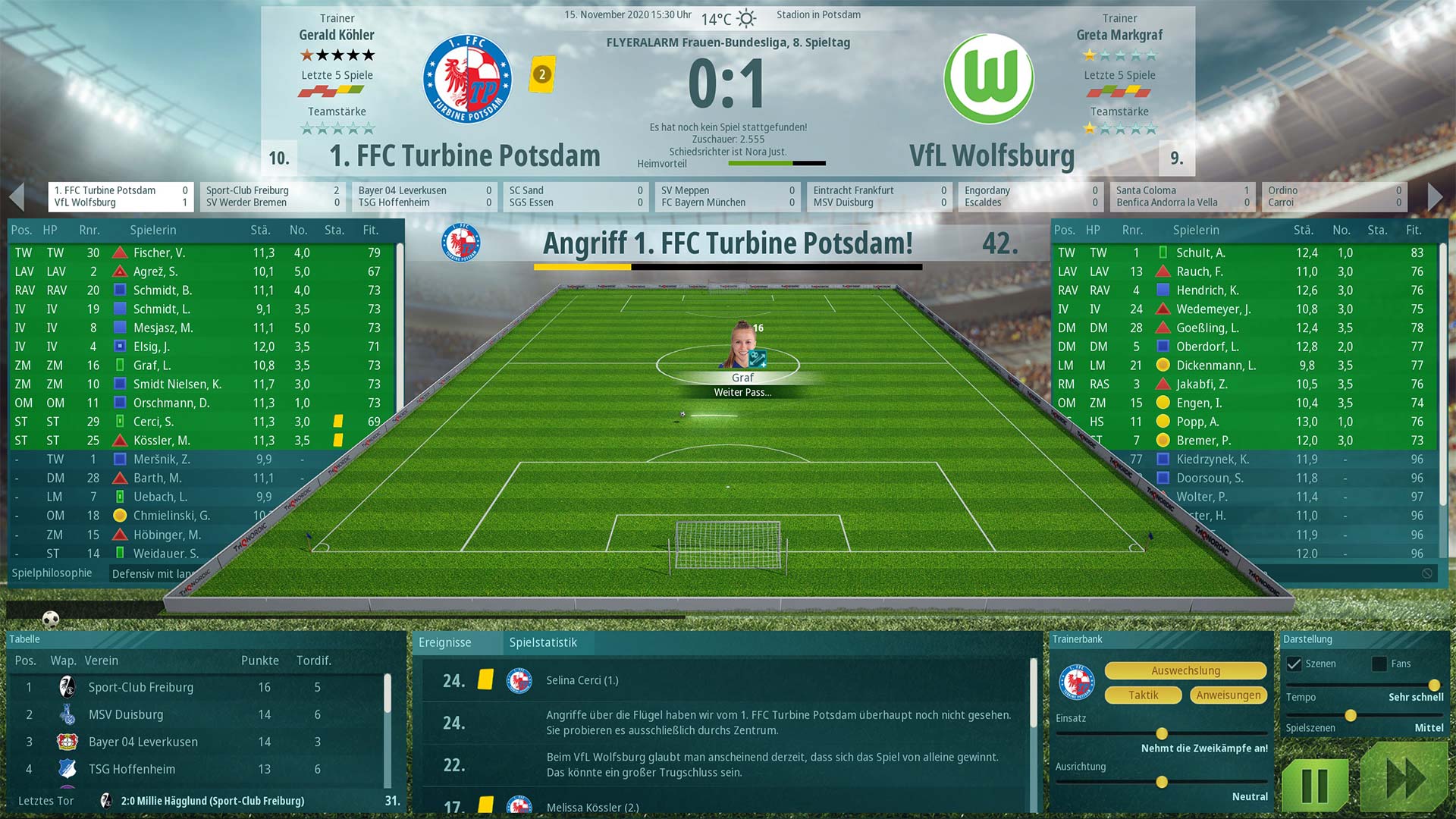Click the right chevron of the match ticker

(1433, 196)
